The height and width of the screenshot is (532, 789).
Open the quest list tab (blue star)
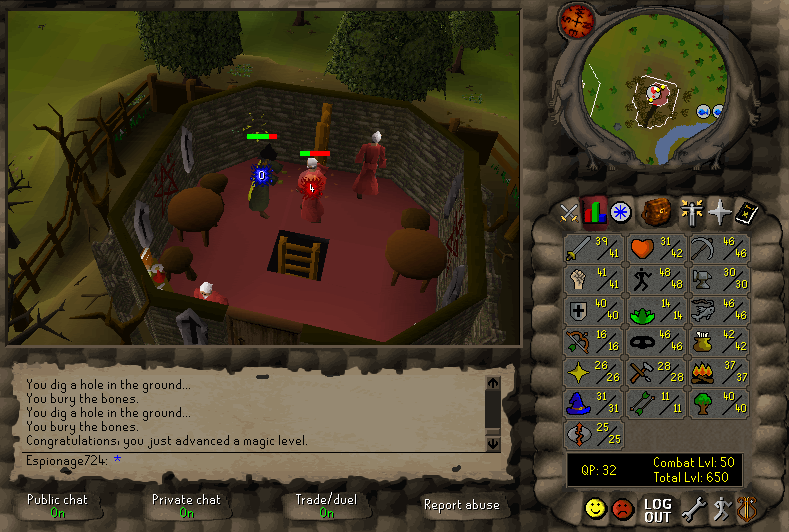pyautogui.click(x=621, y=212)
